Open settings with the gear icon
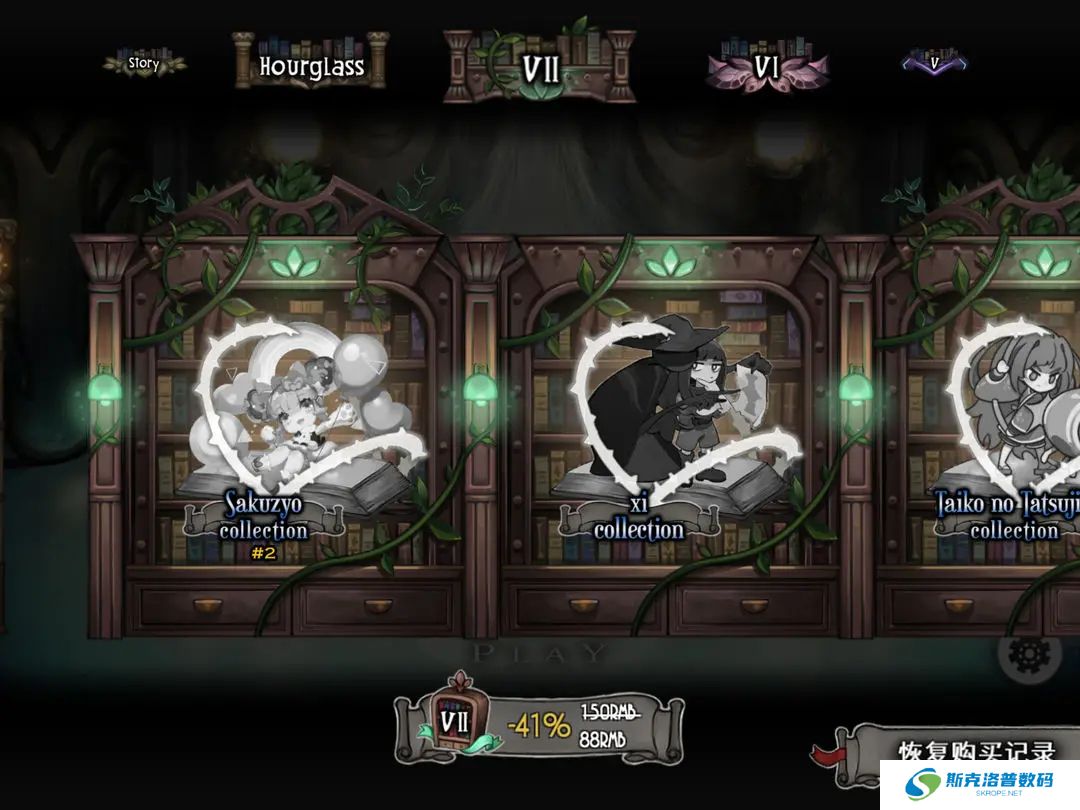The width and height of the screenshot is (1080, 810). click(1030, 655)
